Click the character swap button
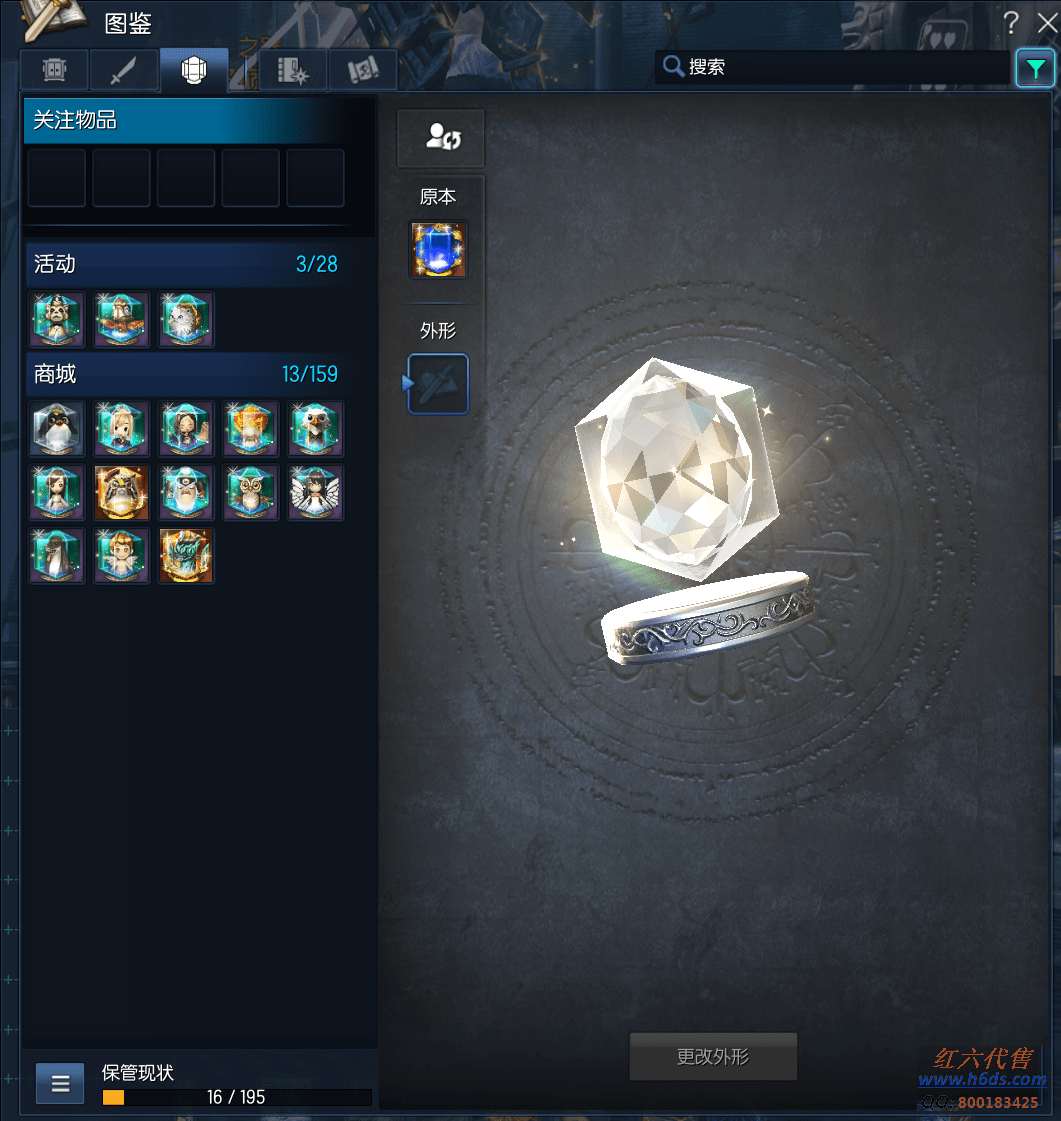Viewport: 1061px width, 1121px height. click(441, 138)
